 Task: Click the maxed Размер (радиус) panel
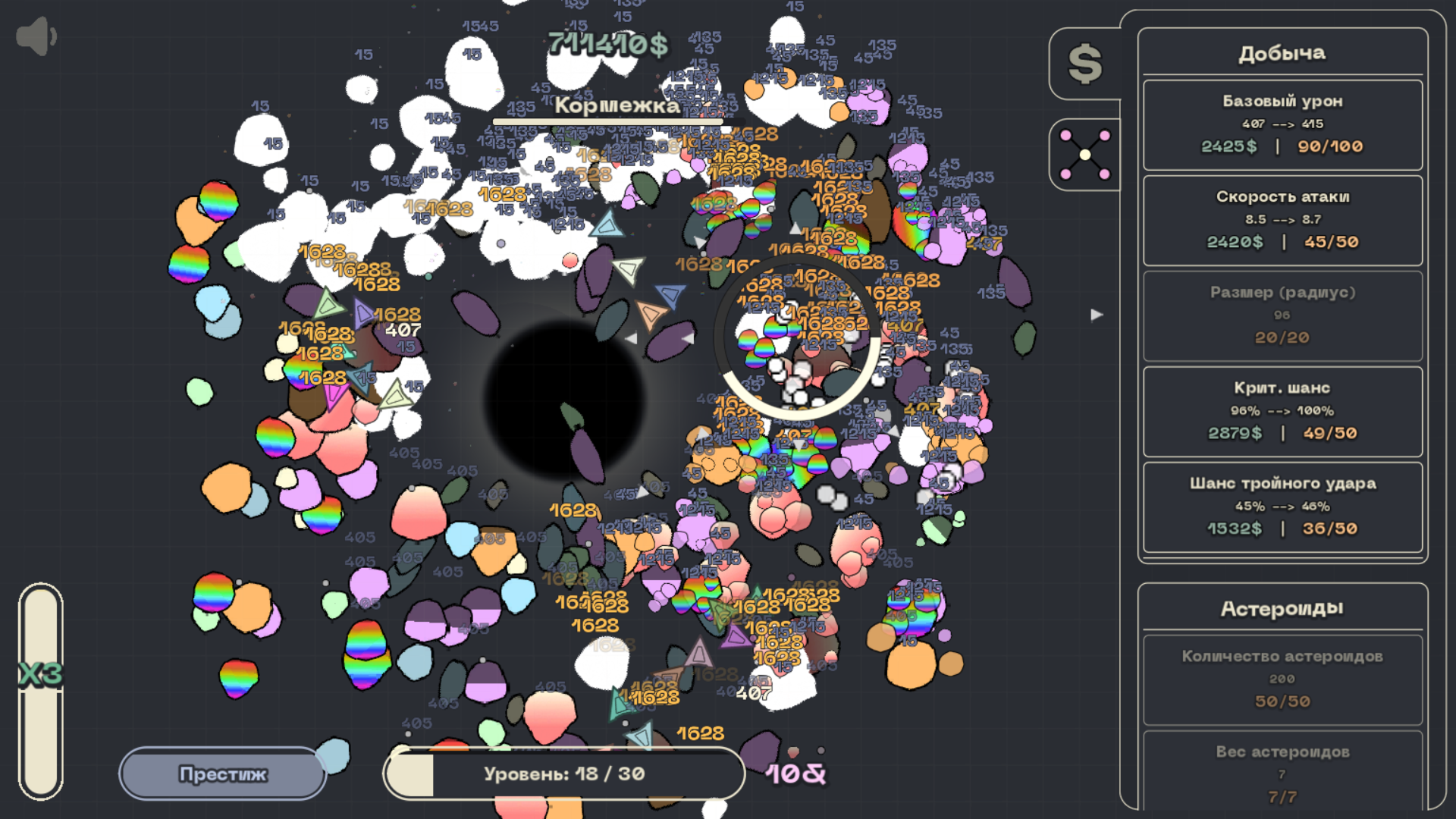(x=1282, y=315)
